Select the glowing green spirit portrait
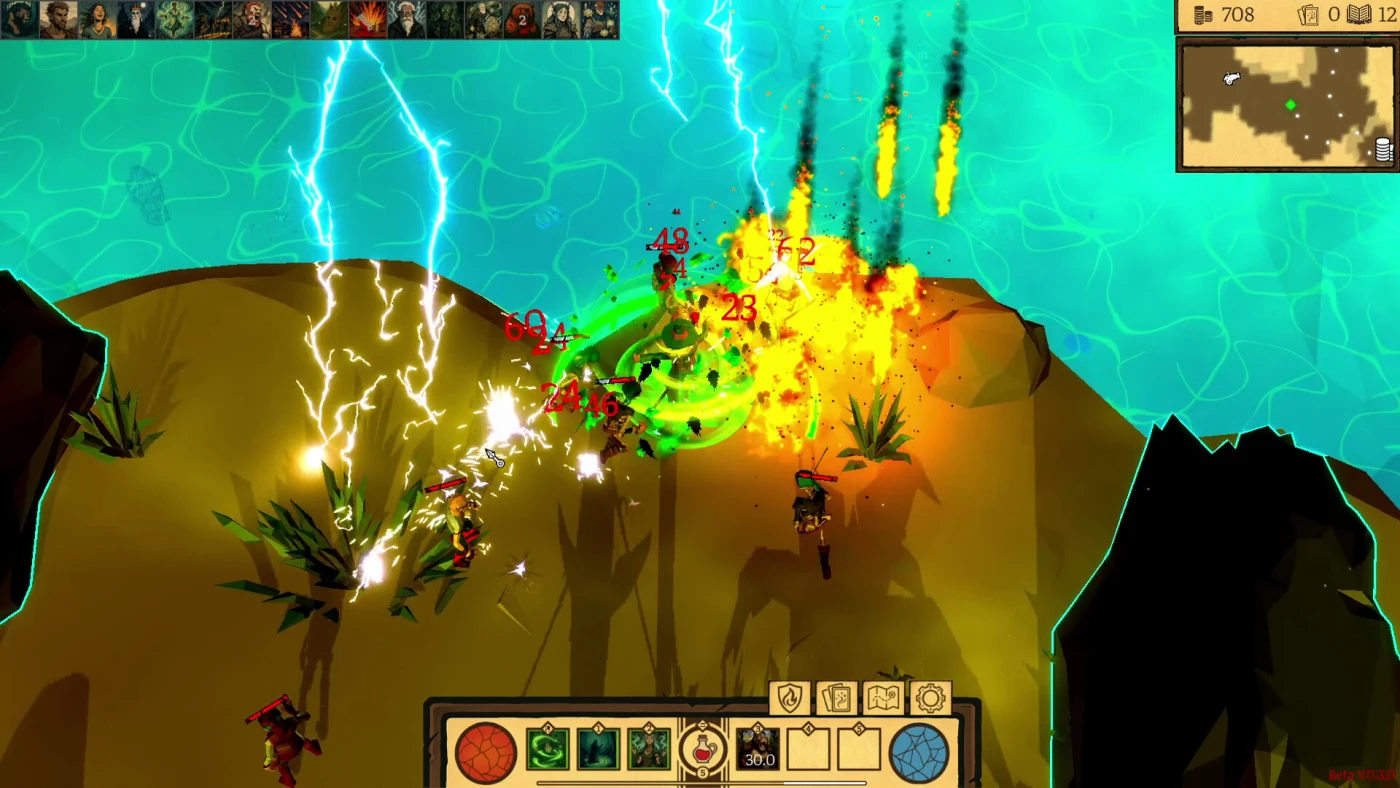The image size is (1400, 788). coord(174,19)
